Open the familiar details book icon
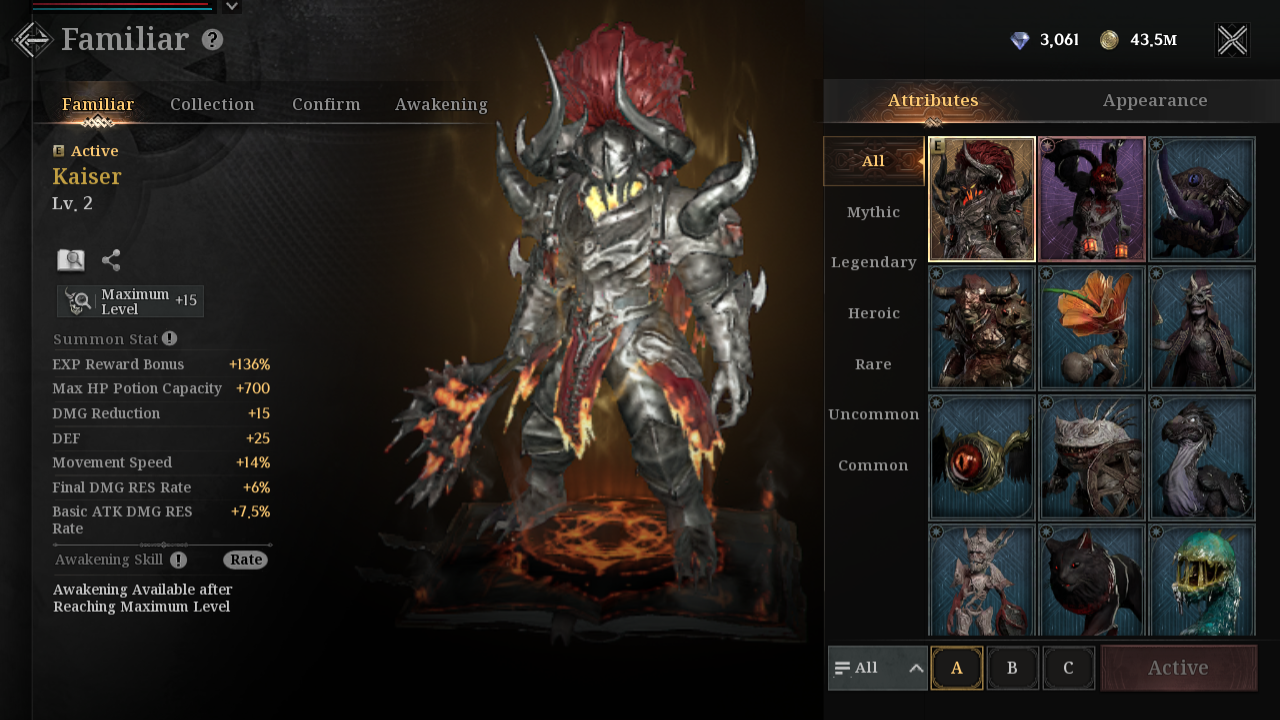Viewport: 1280px width, 720px height. (71, 261)
